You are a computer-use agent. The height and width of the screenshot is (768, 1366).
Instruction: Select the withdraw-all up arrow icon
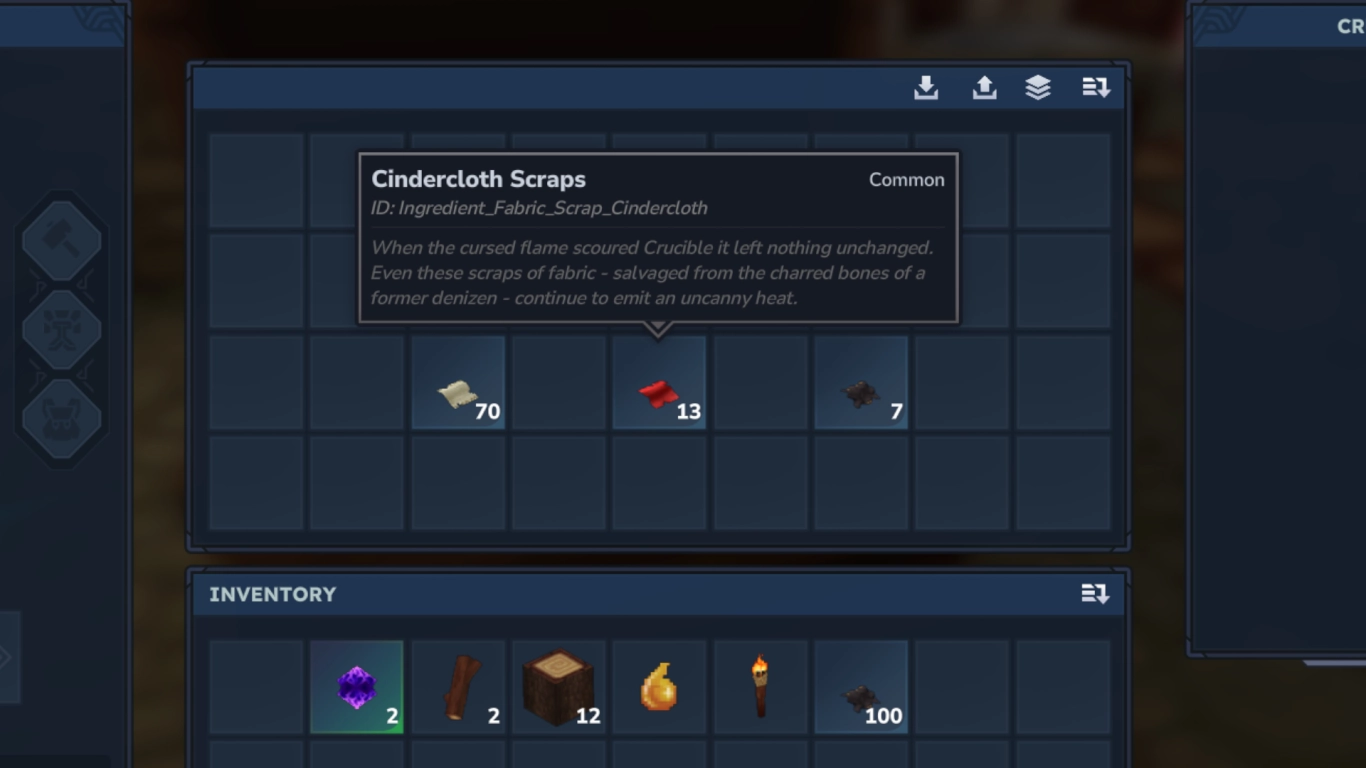(984, 88)
